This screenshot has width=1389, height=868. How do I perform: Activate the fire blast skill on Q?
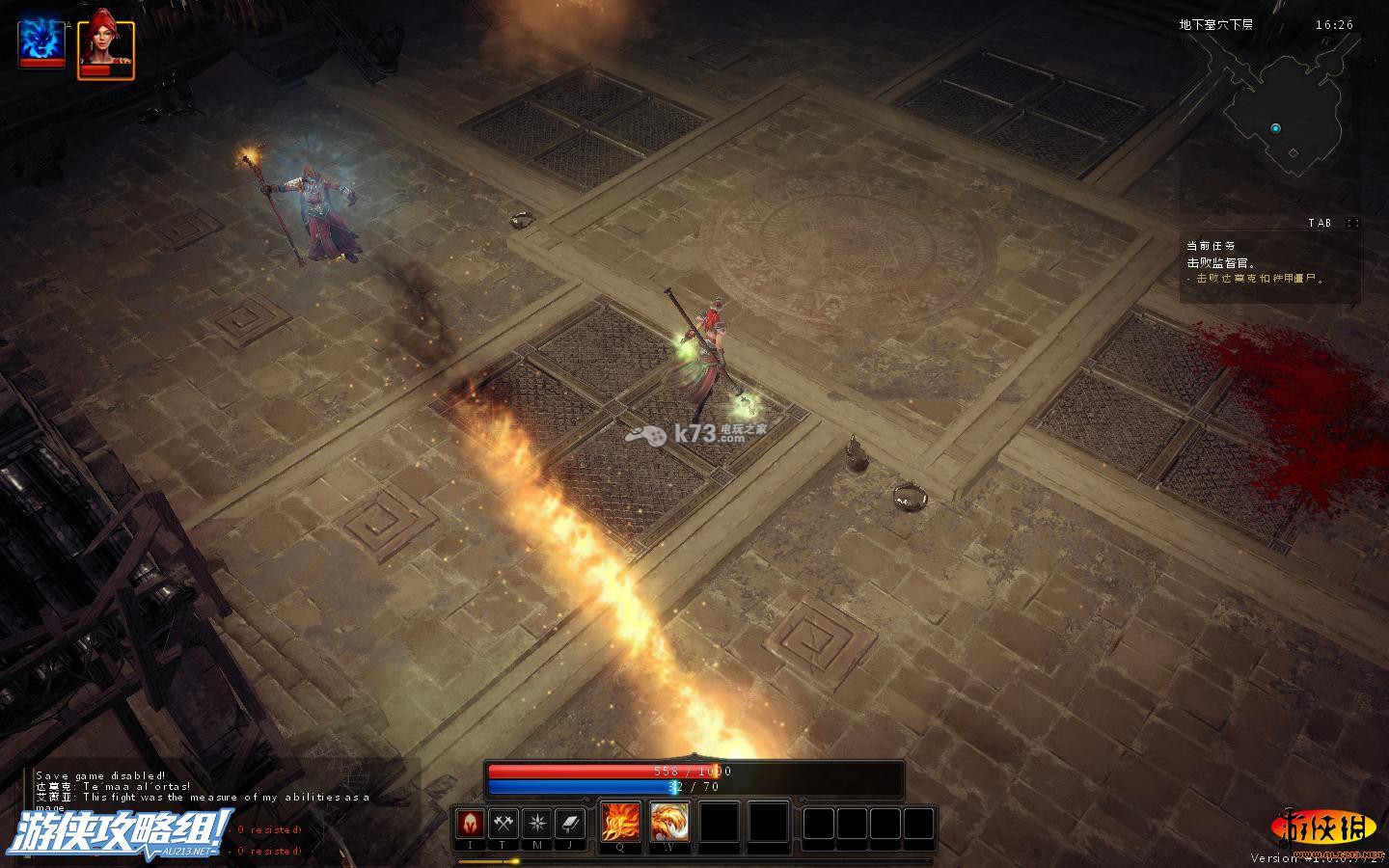(620, 822)
